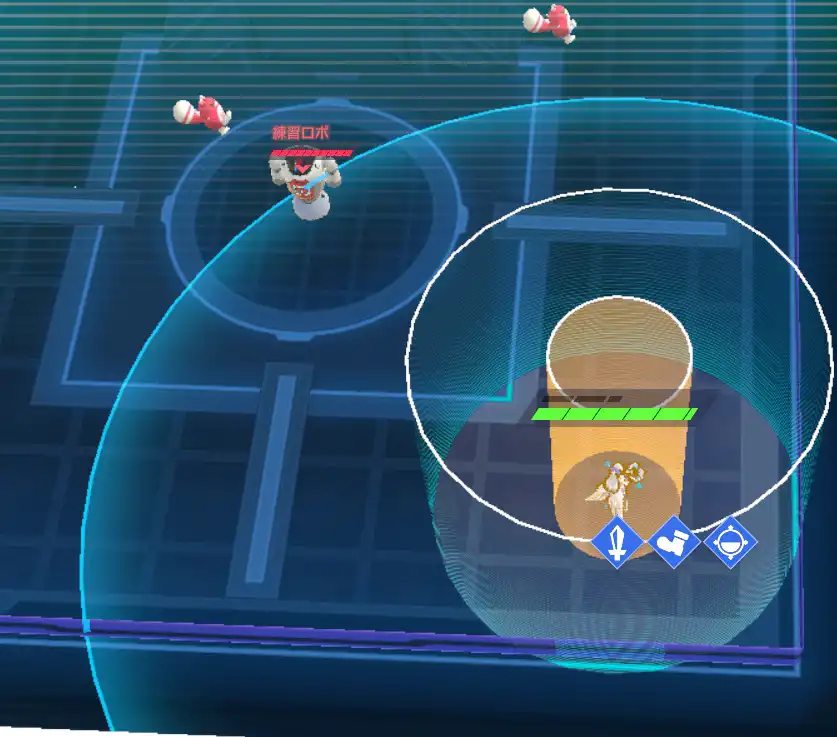The image size is (837, 737).
Task: Select the half-filled circle diamond icon
Action: click(731, 543)
